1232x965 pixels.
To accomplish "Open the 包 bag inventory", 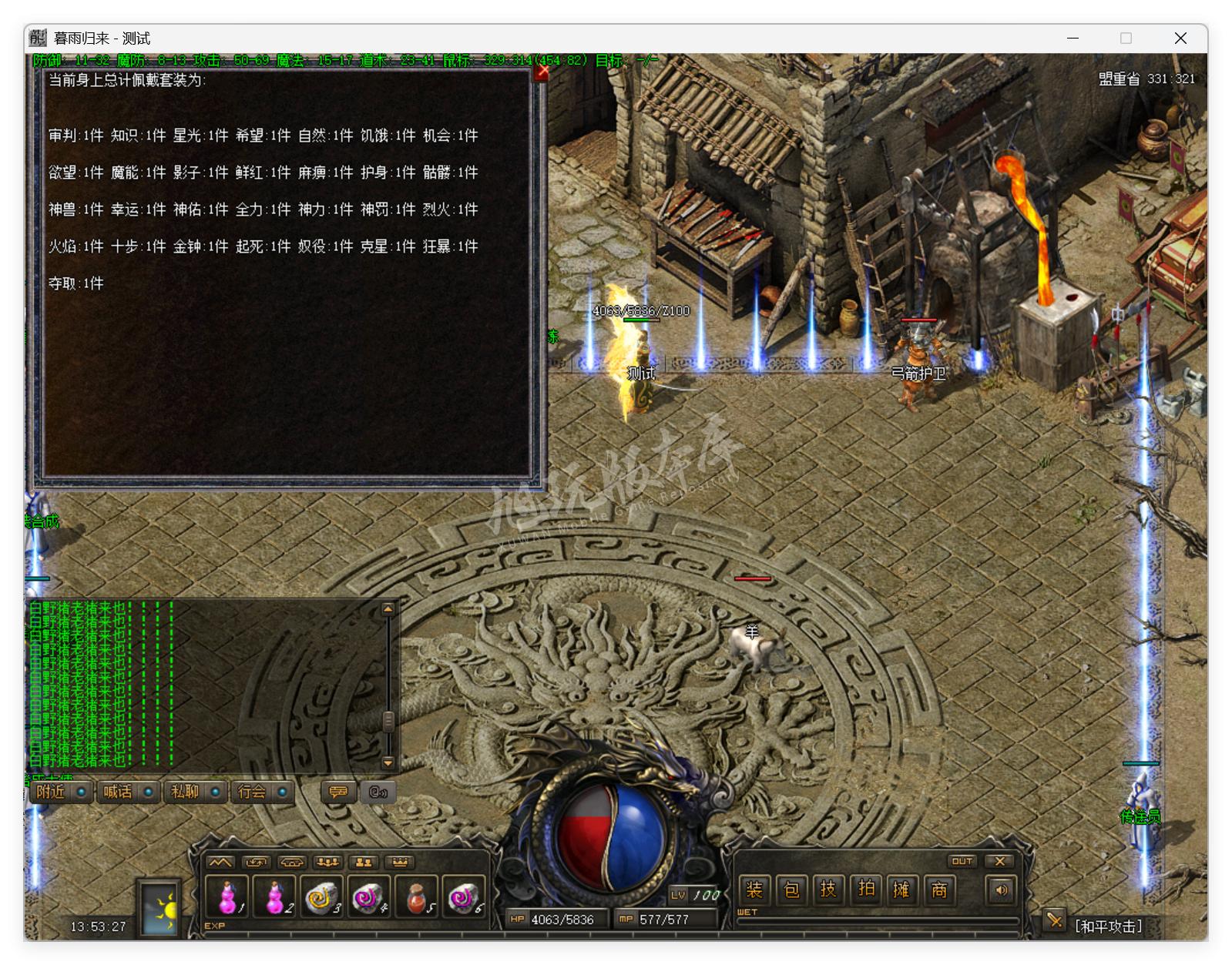I will point(791,890).
